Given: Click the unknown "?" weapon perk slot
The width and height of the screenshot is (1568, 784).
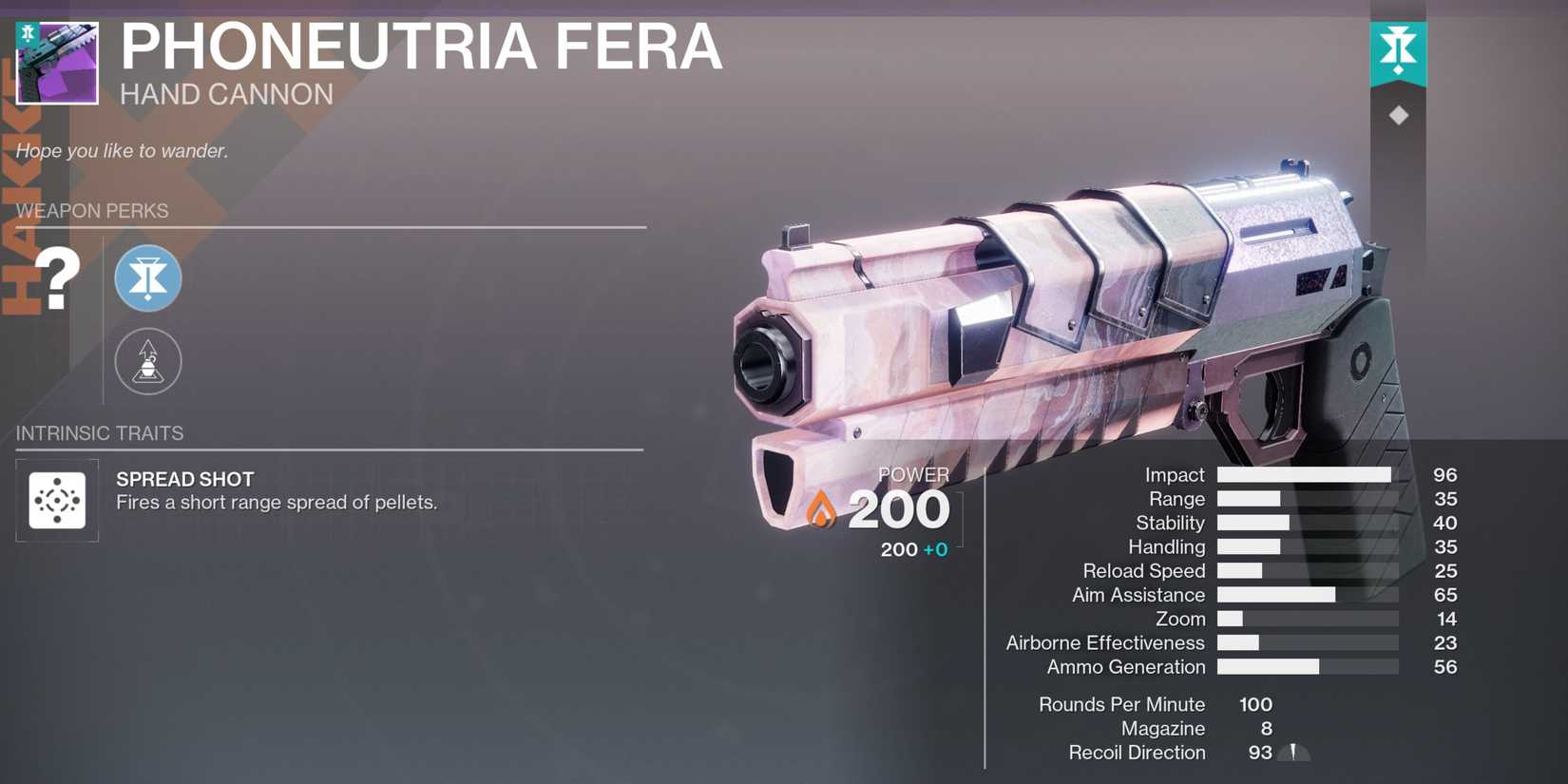Looking at the screenshot, I should [57, 278].
